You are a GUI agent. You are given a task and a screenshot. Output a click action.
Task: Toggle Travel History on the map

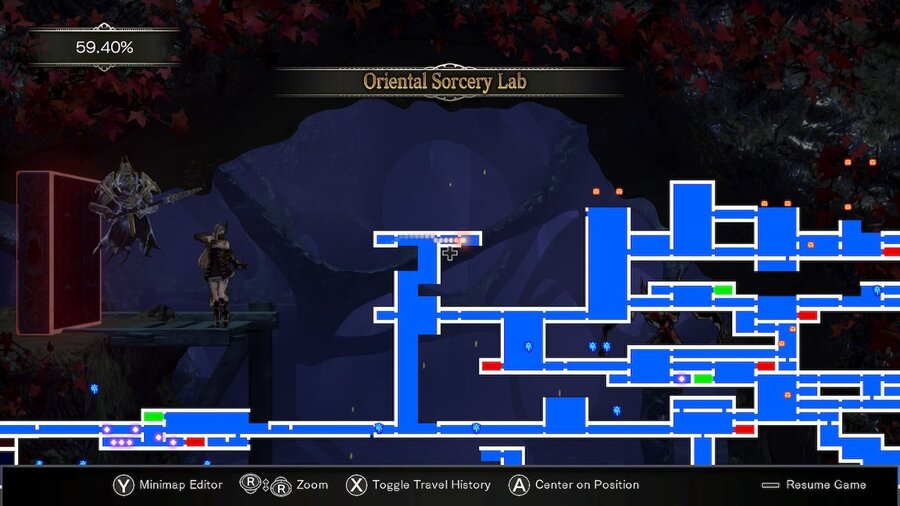pos(418,485)
